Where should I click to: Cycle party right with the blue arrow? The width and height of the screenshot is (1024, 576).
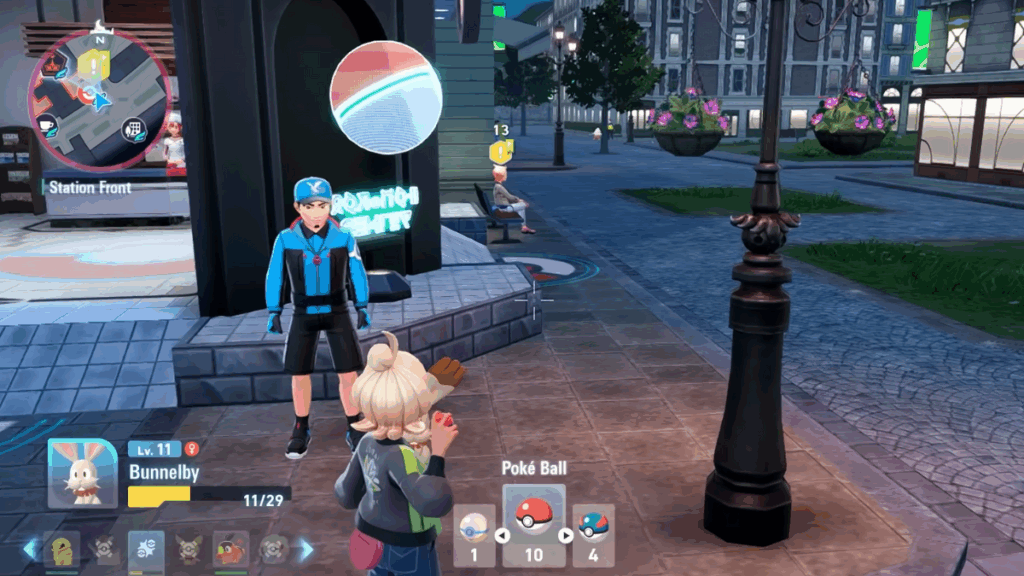[307, 549]
